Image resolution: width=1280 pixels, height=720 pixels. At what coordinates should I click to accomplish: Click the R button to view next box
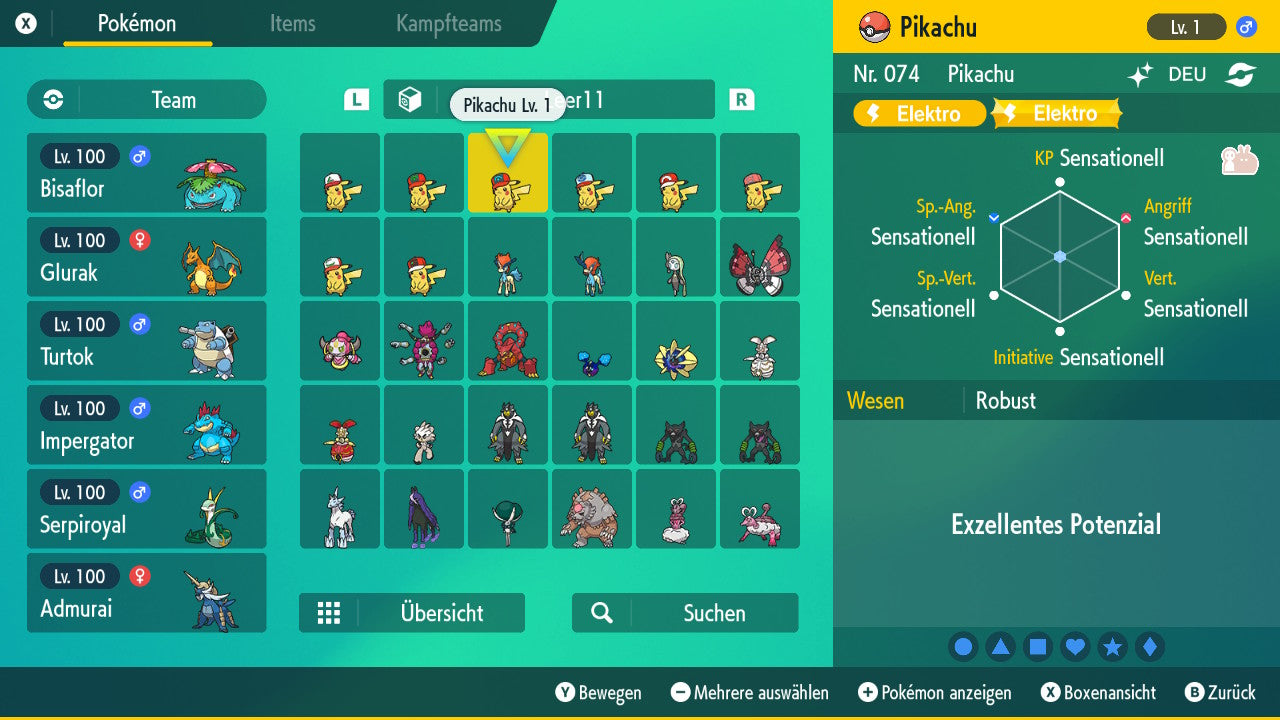pos(740,99)
